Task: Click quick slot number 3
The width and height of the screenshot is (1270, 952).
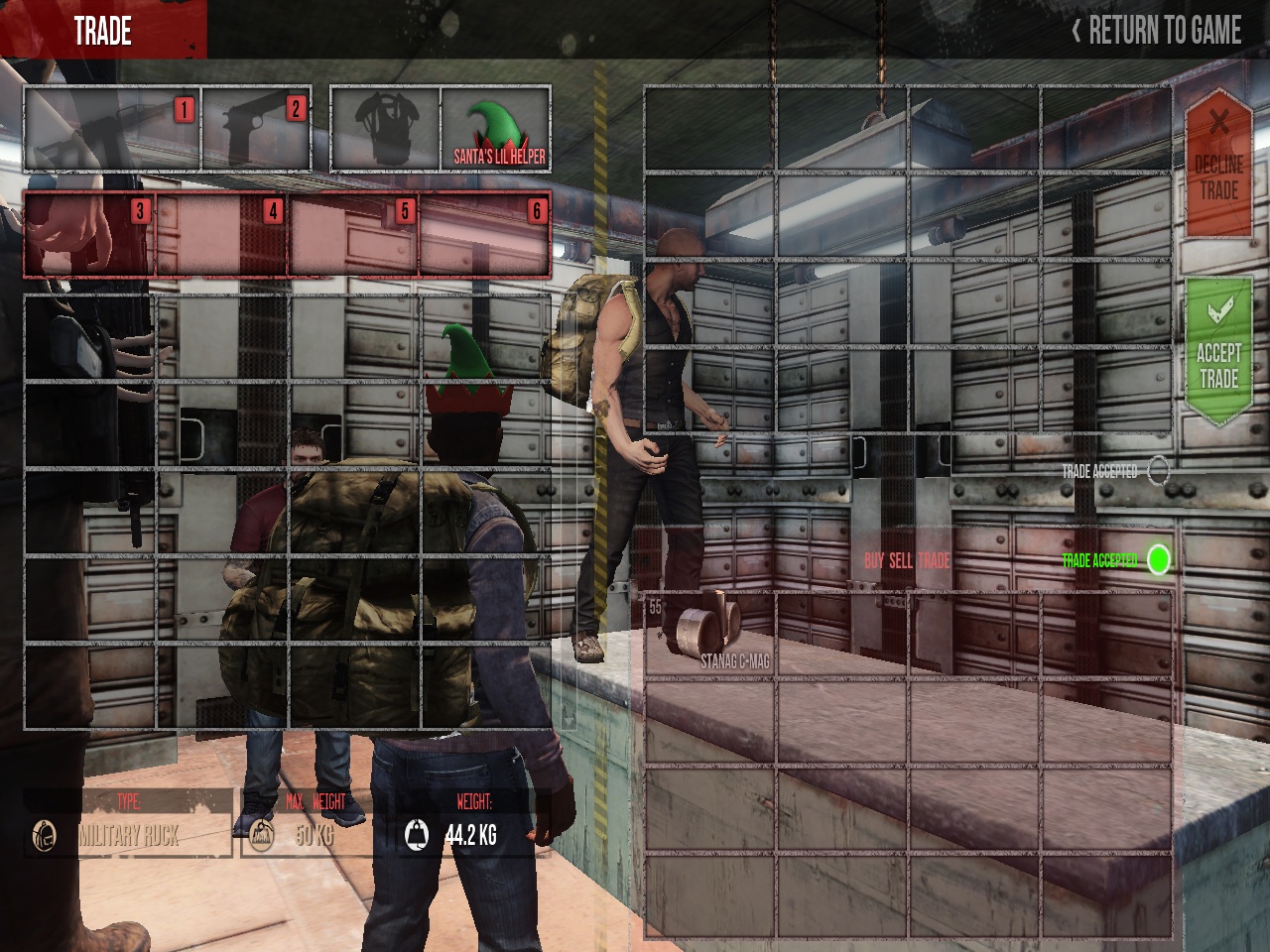Action: click(x=89, y=234)
